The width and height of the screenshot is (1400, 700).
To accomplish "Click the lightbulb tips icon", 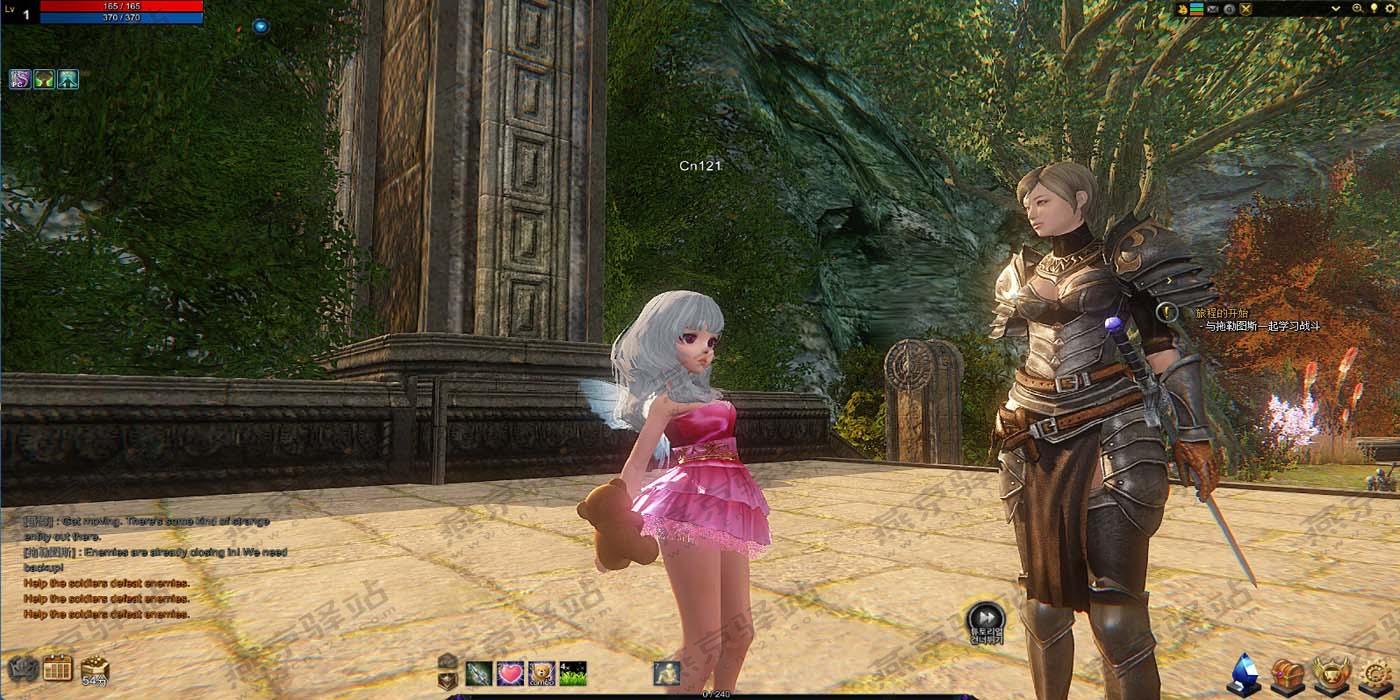I will (1374, 9).
